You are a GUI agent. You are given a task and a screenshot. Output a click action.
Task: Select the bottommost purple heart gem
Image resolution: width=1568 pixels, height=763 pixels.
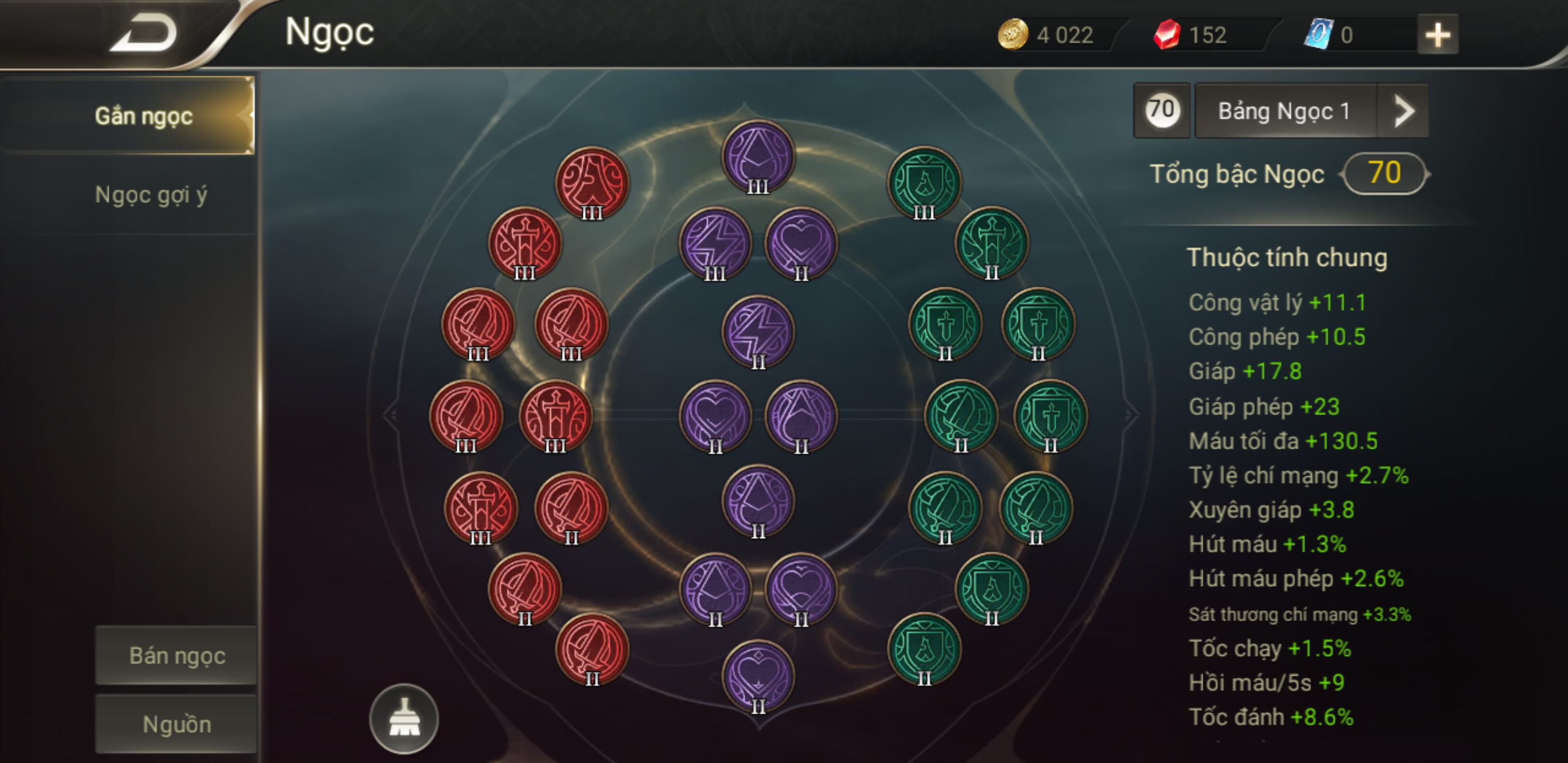pyautogui.click(x=758, y=676)
